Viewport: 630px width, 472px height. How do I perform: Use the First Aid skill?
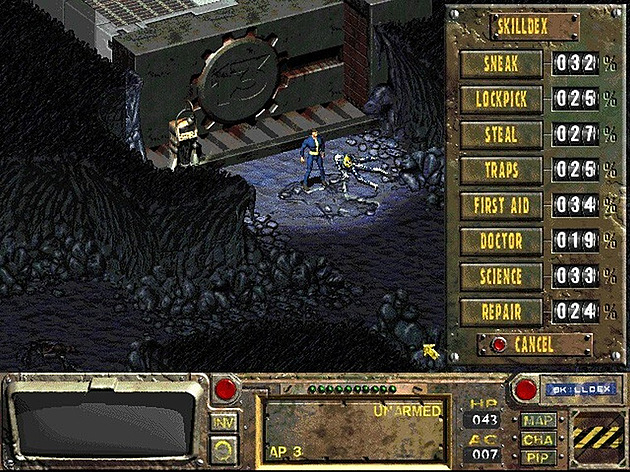pyautogui.click(x=501, y=205)
